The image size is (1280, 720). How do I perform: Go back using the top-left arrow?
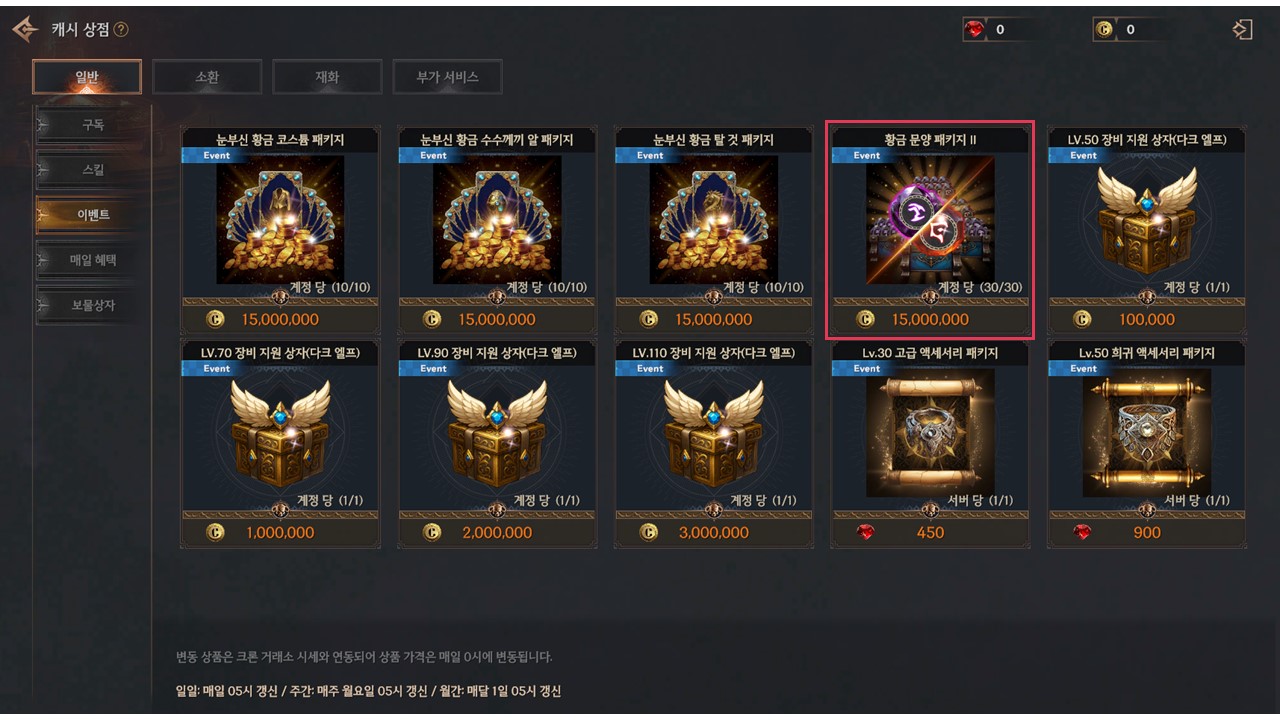point(24,30)
